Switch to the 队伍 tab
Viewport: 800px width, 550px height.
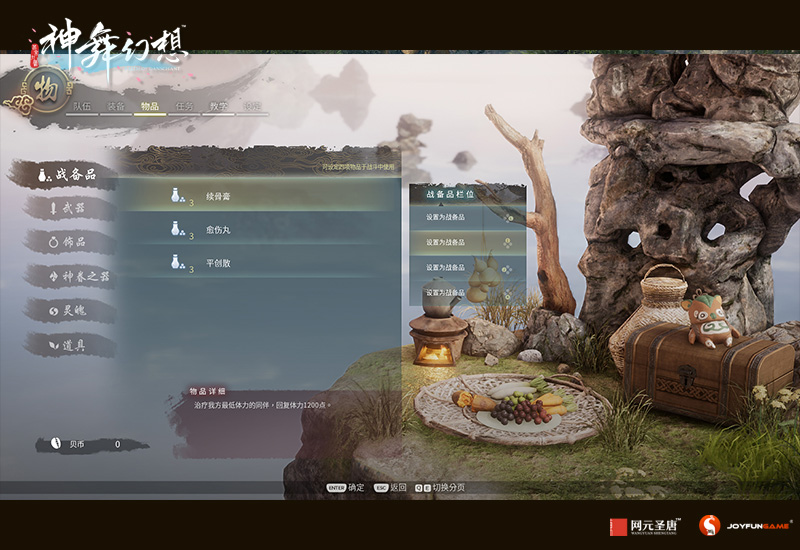82,106
